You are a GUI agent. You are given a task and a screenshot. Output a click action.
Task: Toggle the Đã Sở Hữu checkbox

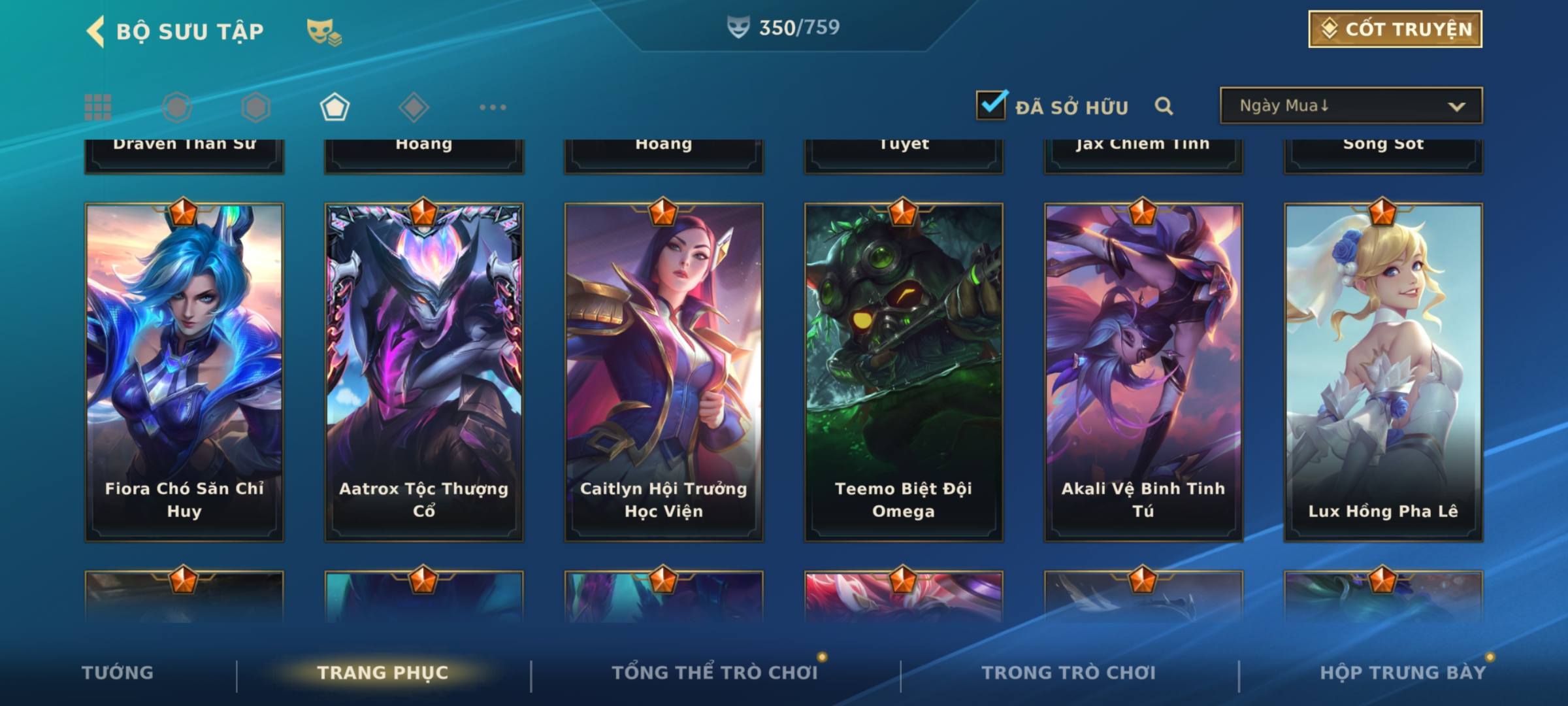tap(991, 105)
